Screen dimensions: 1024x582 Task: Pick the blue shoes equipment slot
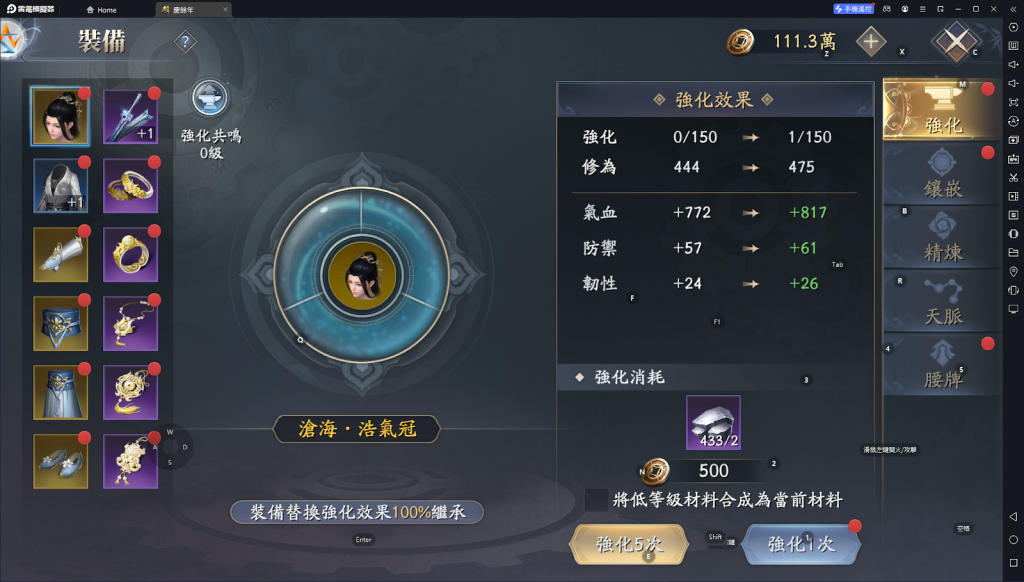pyautogui.click(x=60, y=461)
